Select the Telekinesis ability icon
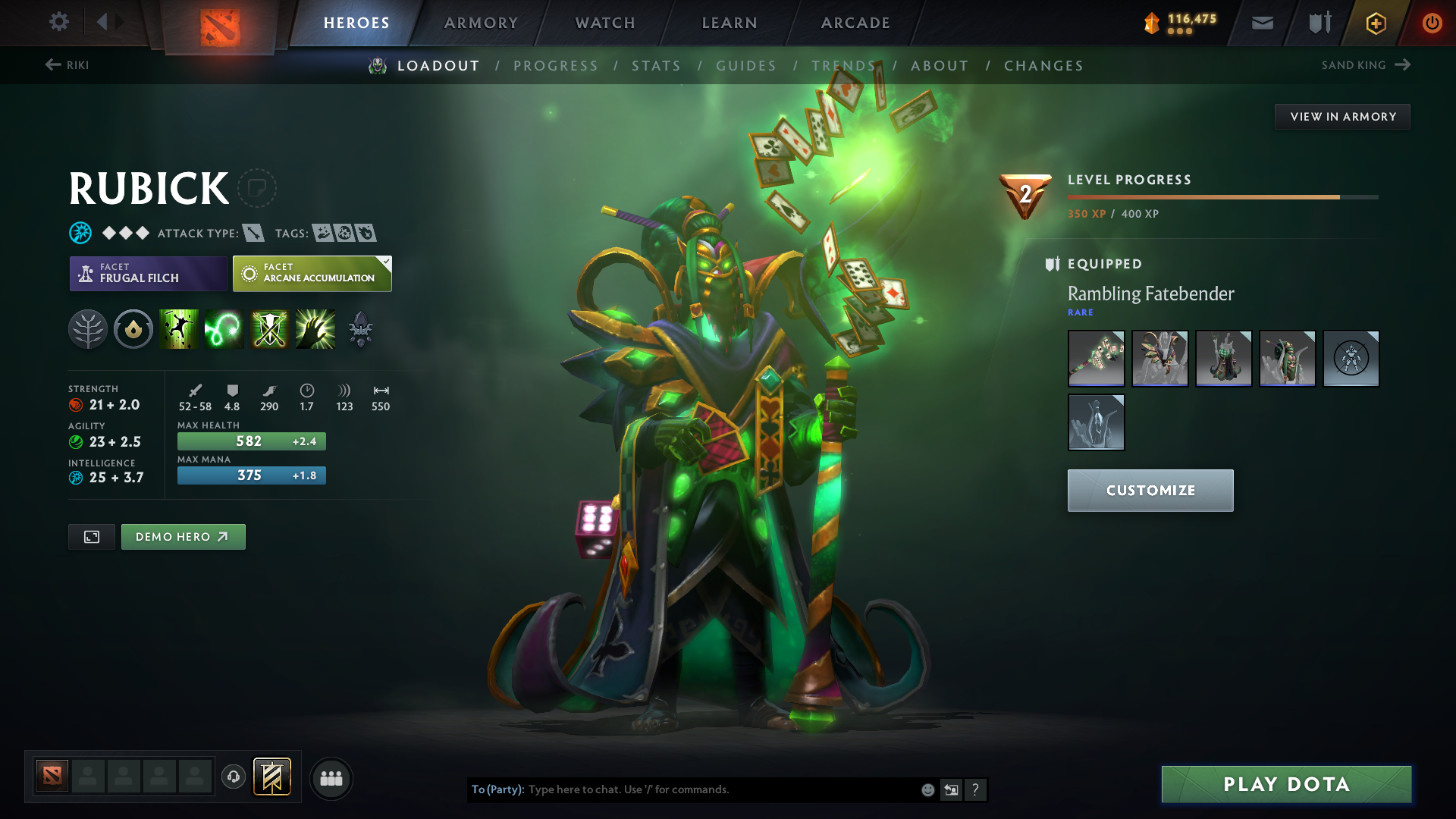1456x819 pixels. pos(179,328)
